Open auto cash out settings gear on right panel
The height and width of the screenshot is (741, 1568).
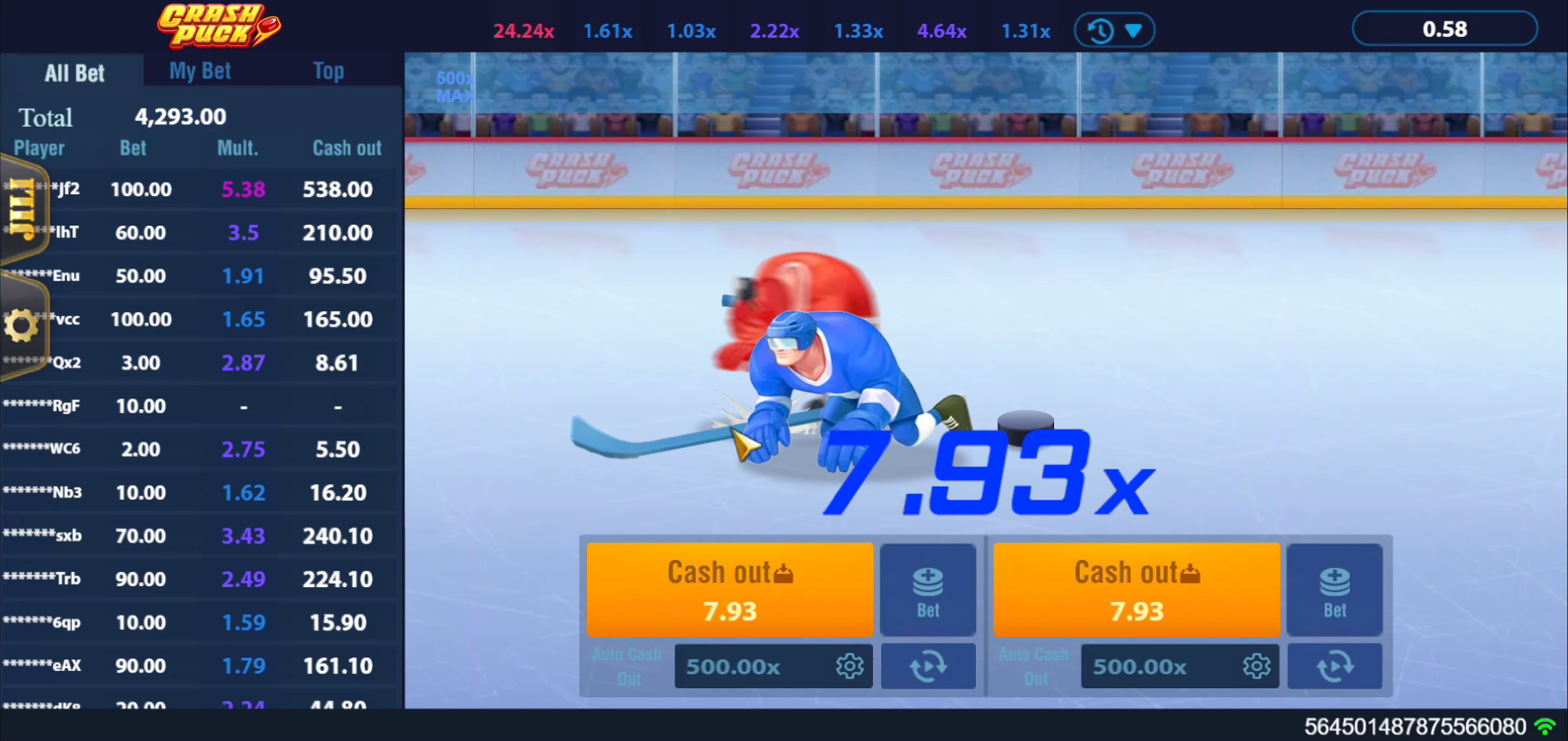point(1256,666)
